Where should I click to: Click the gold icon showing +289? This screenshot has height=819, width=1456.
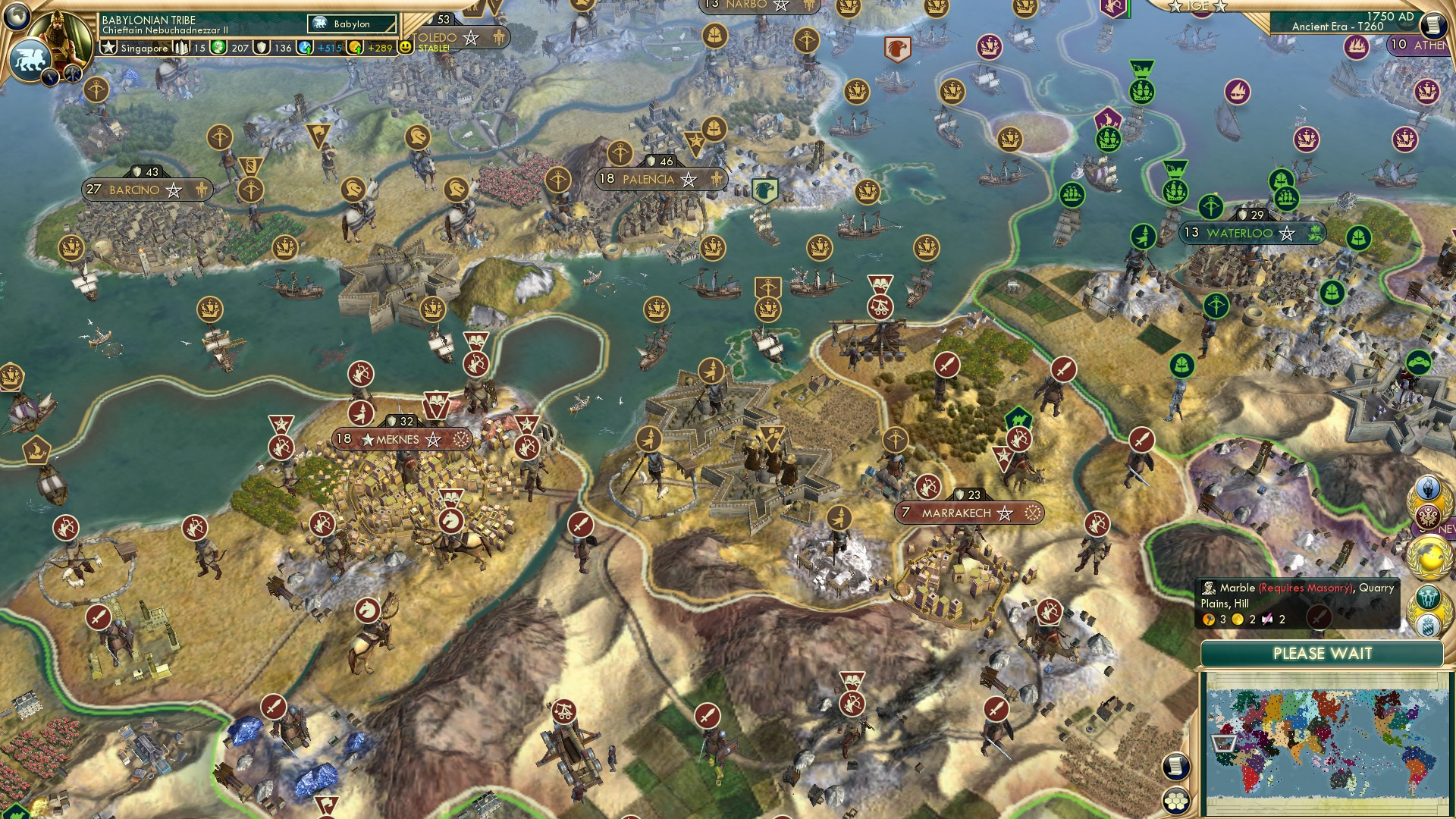click(353, 47)
